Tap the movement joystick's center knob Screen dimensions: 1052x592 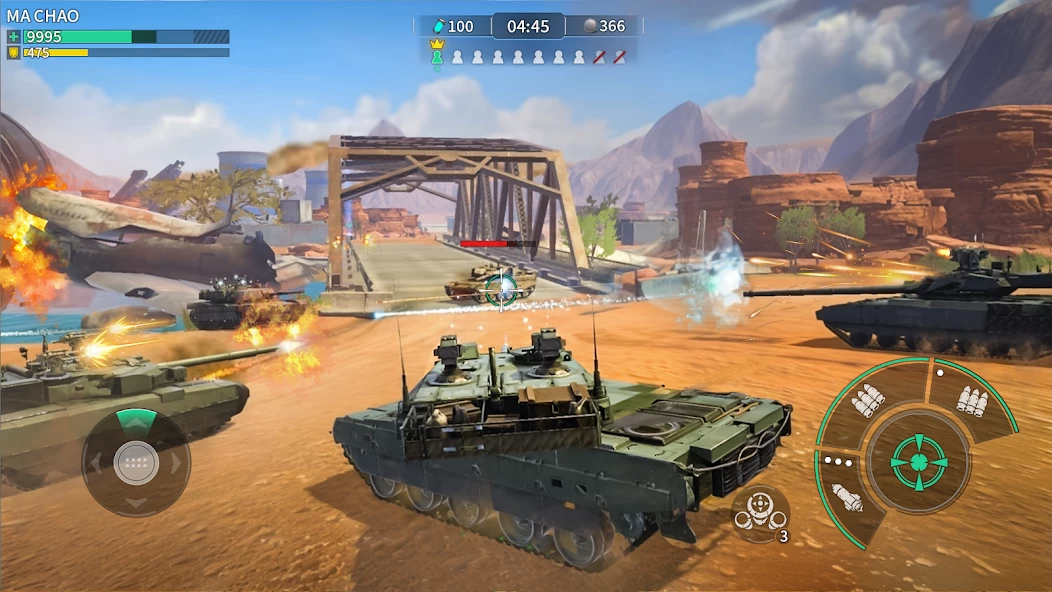tap(136, 462)
